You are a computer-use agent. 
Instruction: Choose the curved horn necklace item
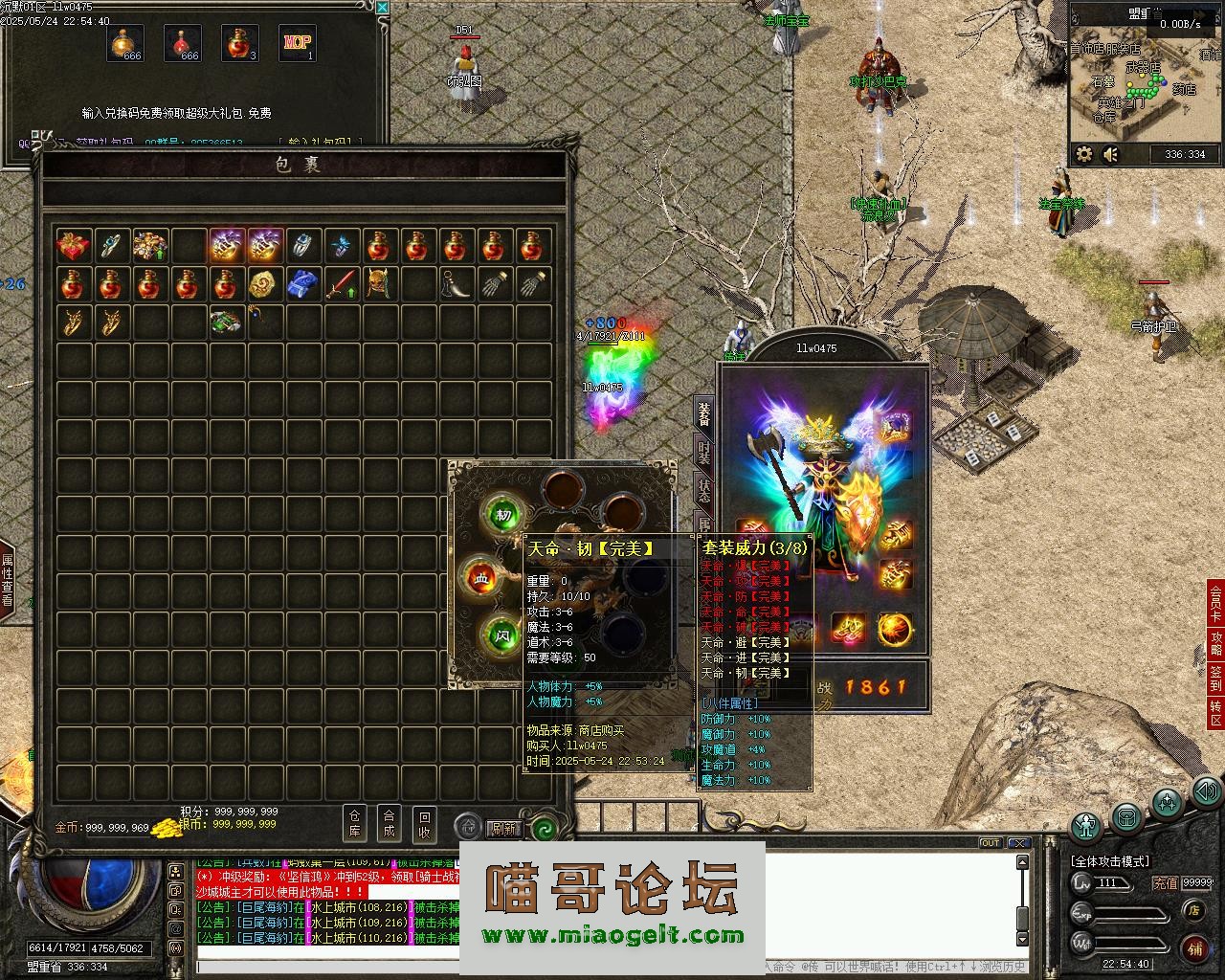click(x=457, y=284)
